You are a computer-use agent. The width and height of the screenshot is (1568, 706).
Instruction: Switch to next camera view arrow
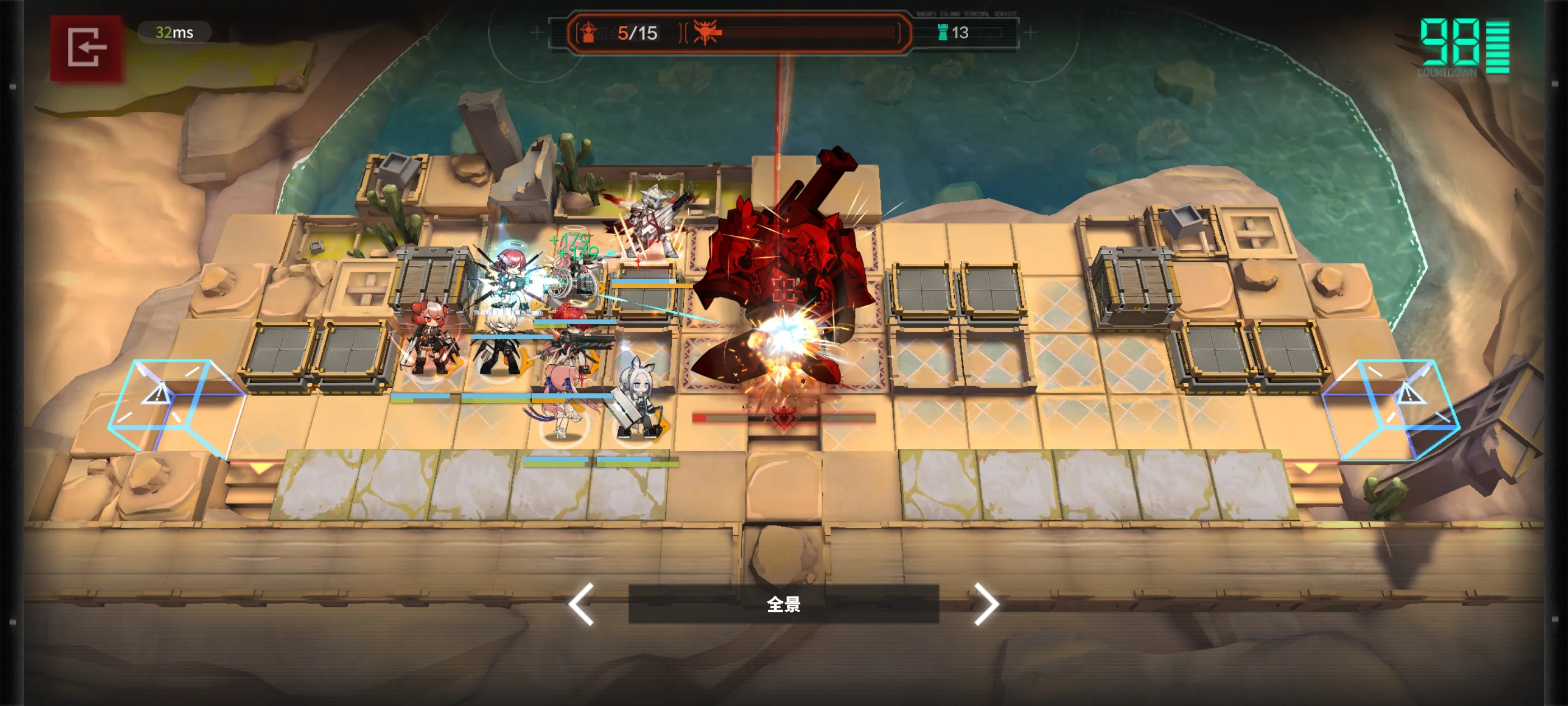click(x=986, y=603)
